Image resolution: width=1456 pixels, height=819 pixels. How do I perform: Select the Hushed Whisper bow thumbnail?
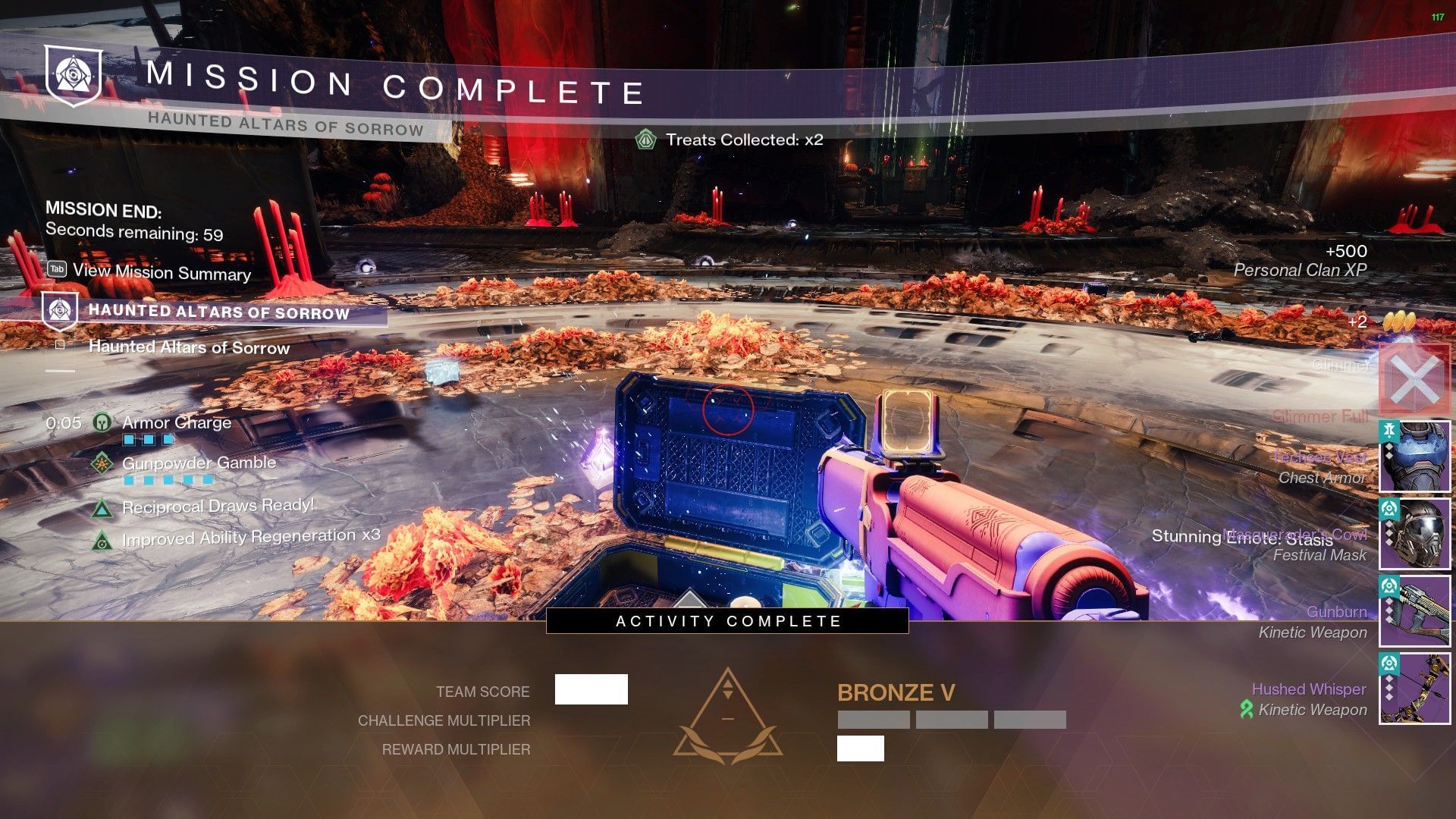pos(1414,688)
